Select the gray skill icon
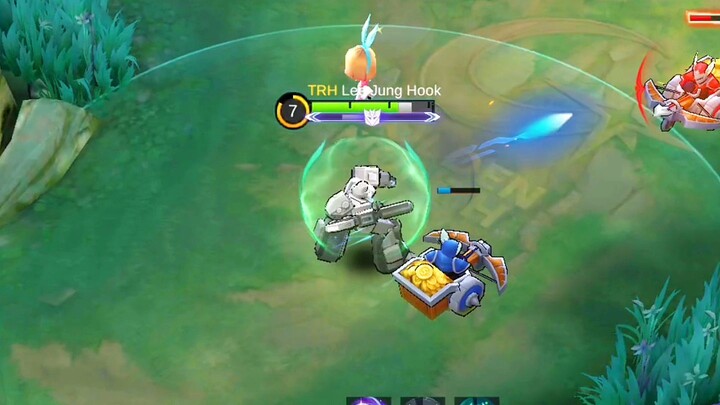 tap(422, 400)
